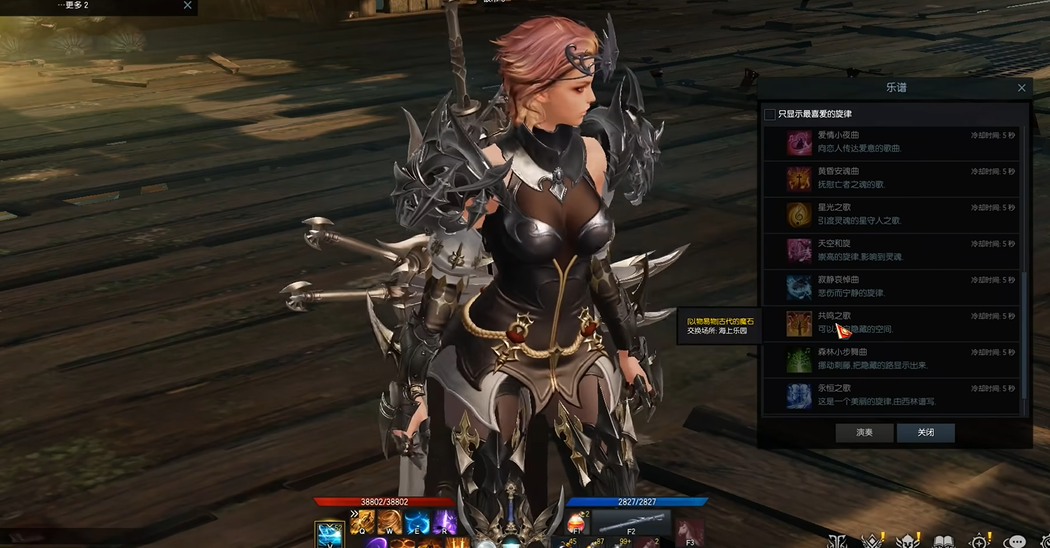Image resolution: width=1050 pixels, height=548 pixels.
Task: Trigger the purple R skill
Action: tap(444, 522)
